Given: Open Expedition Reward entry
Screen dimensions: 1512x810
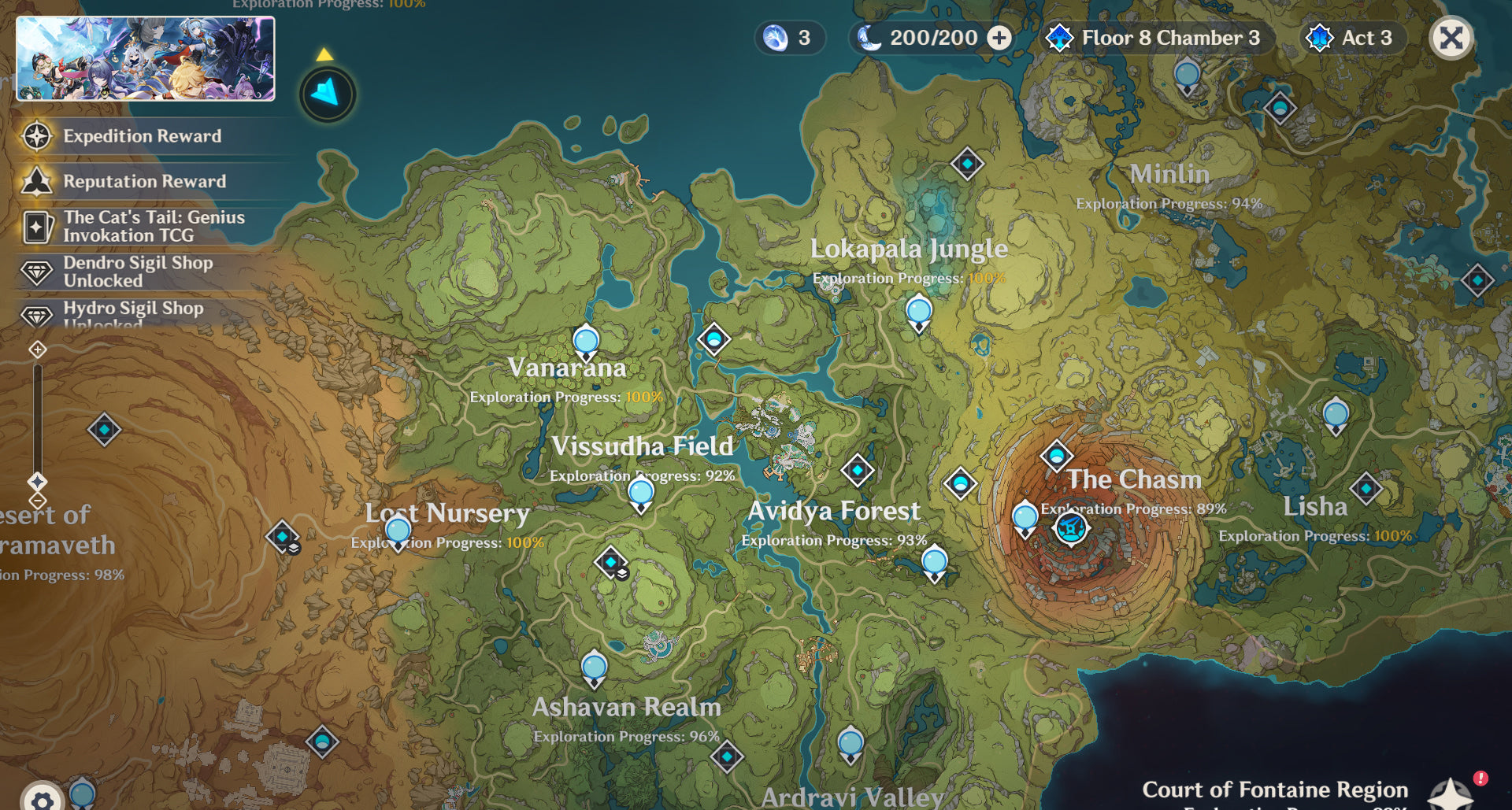Looking at the screenshot, I should [x=142, y=136].
